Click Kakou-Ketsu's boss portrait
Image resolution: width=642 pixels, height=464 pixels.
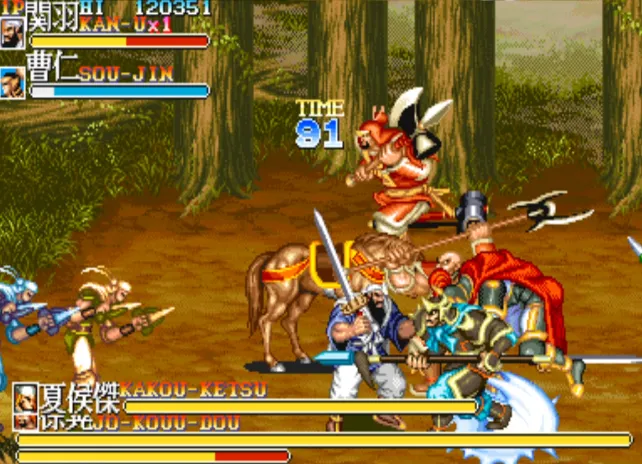[x=25, y=397]
